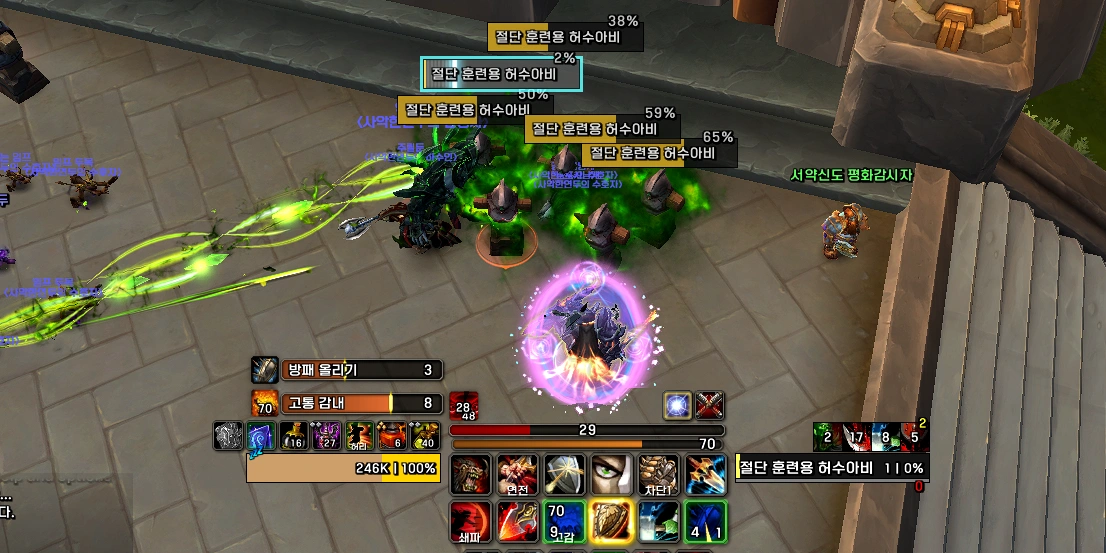Activate the glowing golden shield ability
Screen dimensions: 1106x553
pyautogui.click(x=610, y=521)
